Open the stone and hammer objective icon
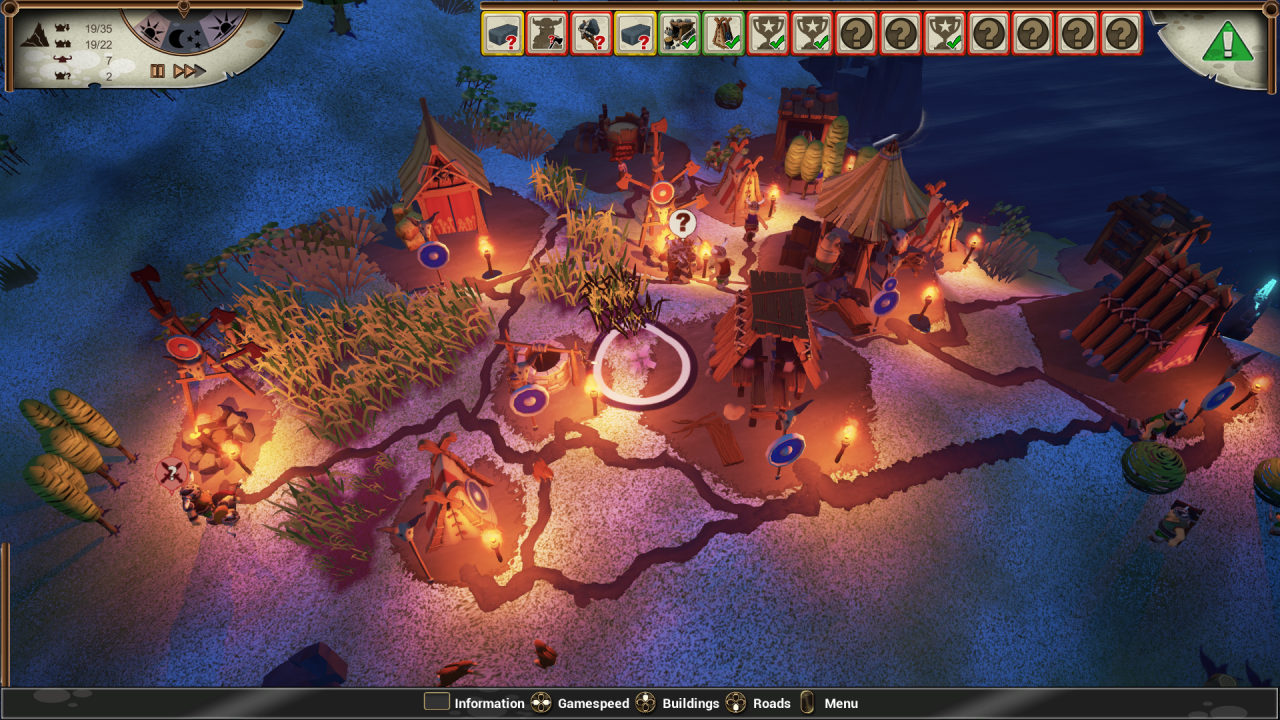Screen dimensions: 1280x720 [x=591, y=33]
